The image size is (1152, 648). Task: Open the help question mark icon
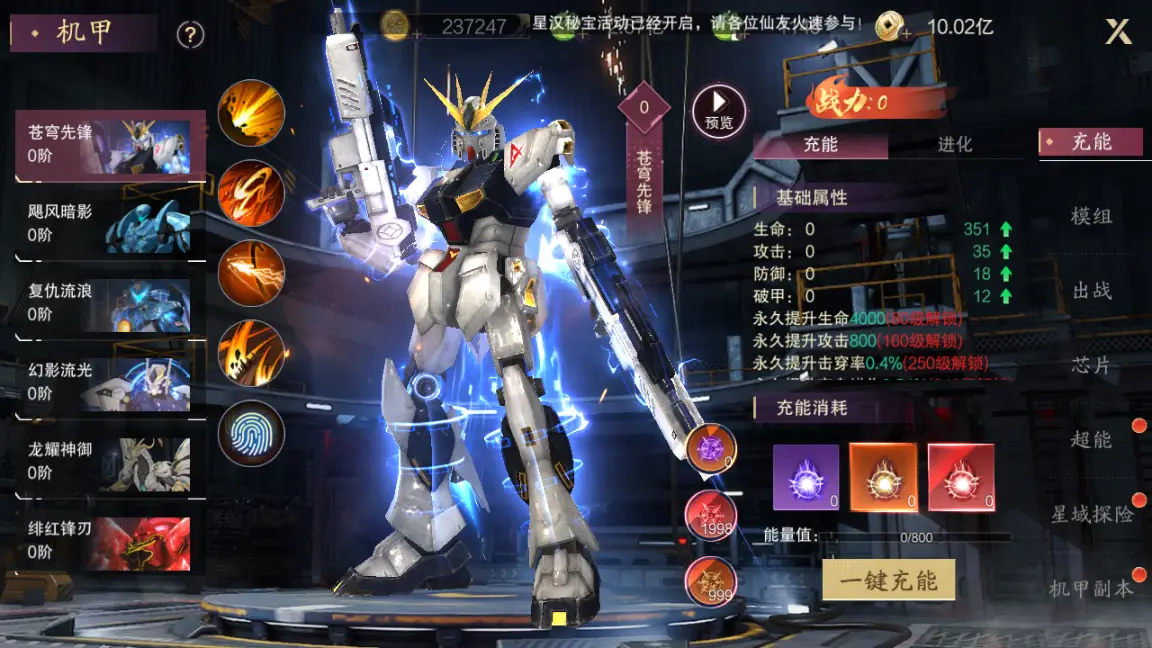190,35
